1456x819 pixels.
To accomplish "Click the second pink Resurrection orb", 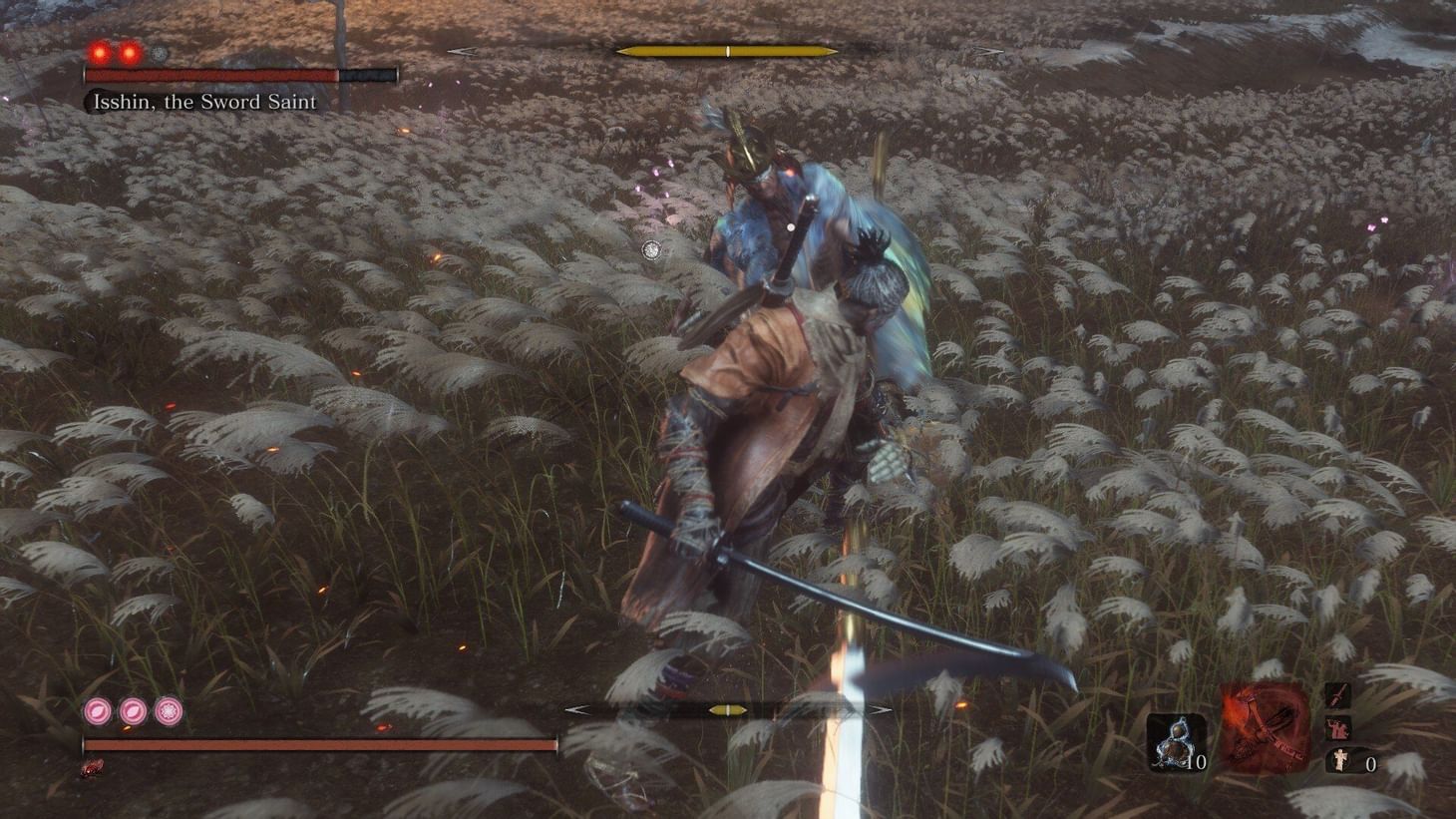I will point(133,711).
